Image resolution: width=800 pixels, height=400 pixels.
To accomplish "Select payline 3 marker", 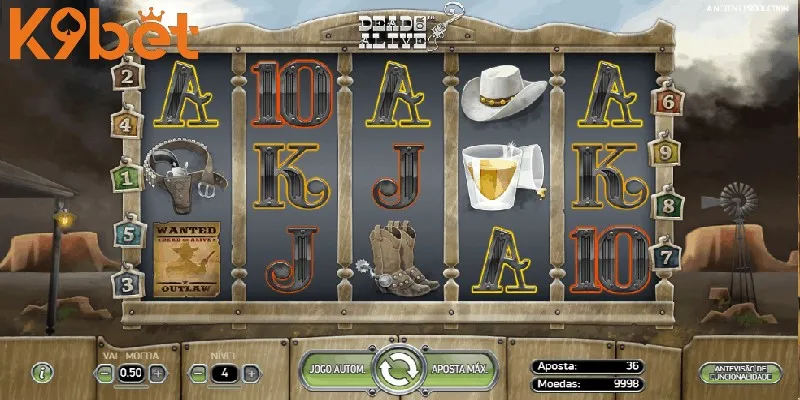I will [126, 284].
